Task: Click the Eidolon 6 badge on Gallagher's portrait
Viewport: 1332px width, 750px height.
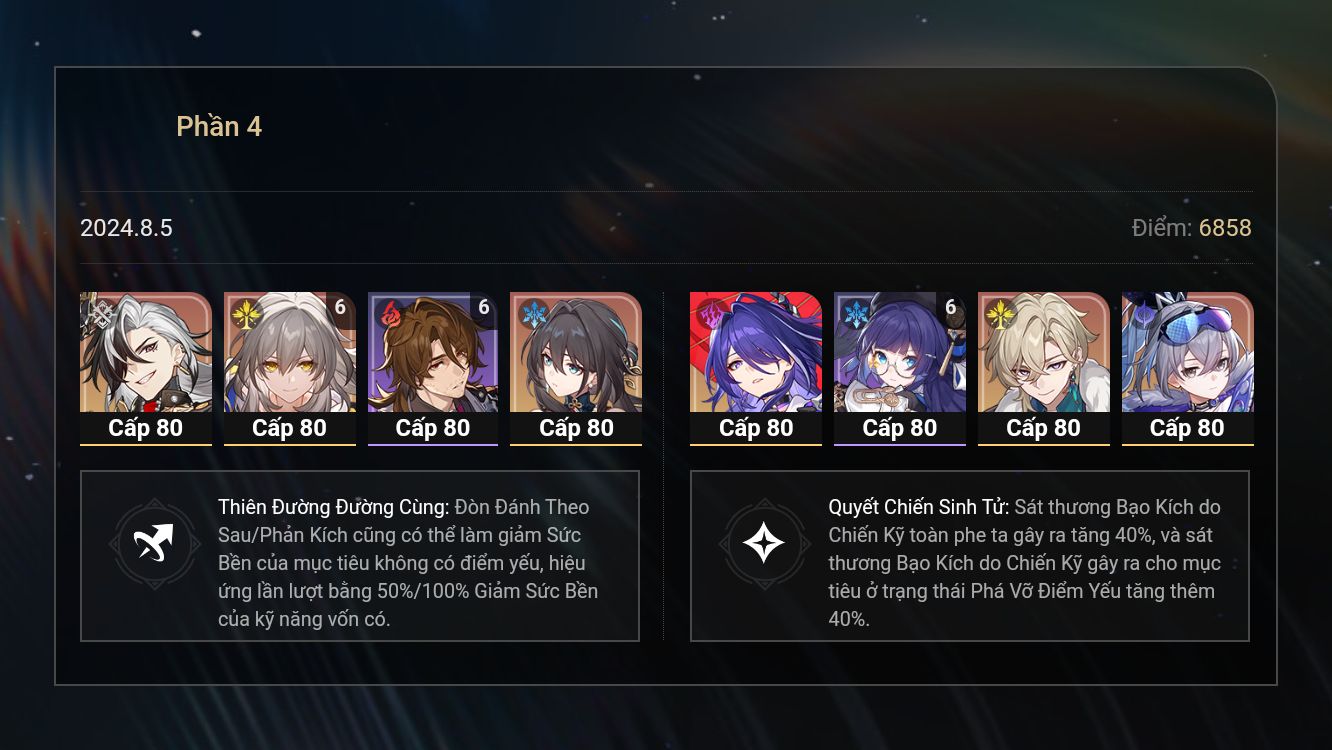Action: click(483, 308)
